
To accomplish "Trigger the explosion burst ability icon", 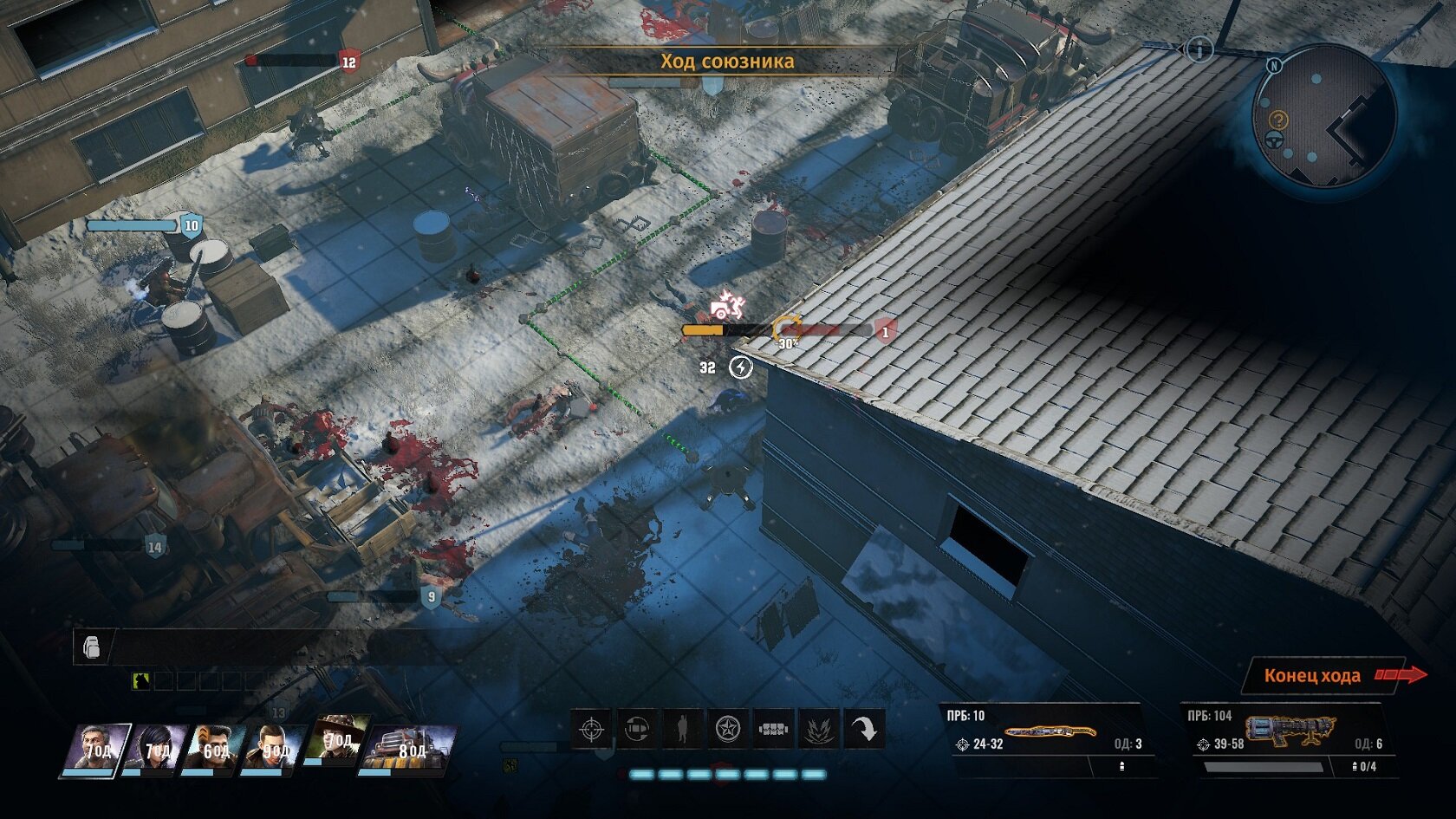I will 817,729.
